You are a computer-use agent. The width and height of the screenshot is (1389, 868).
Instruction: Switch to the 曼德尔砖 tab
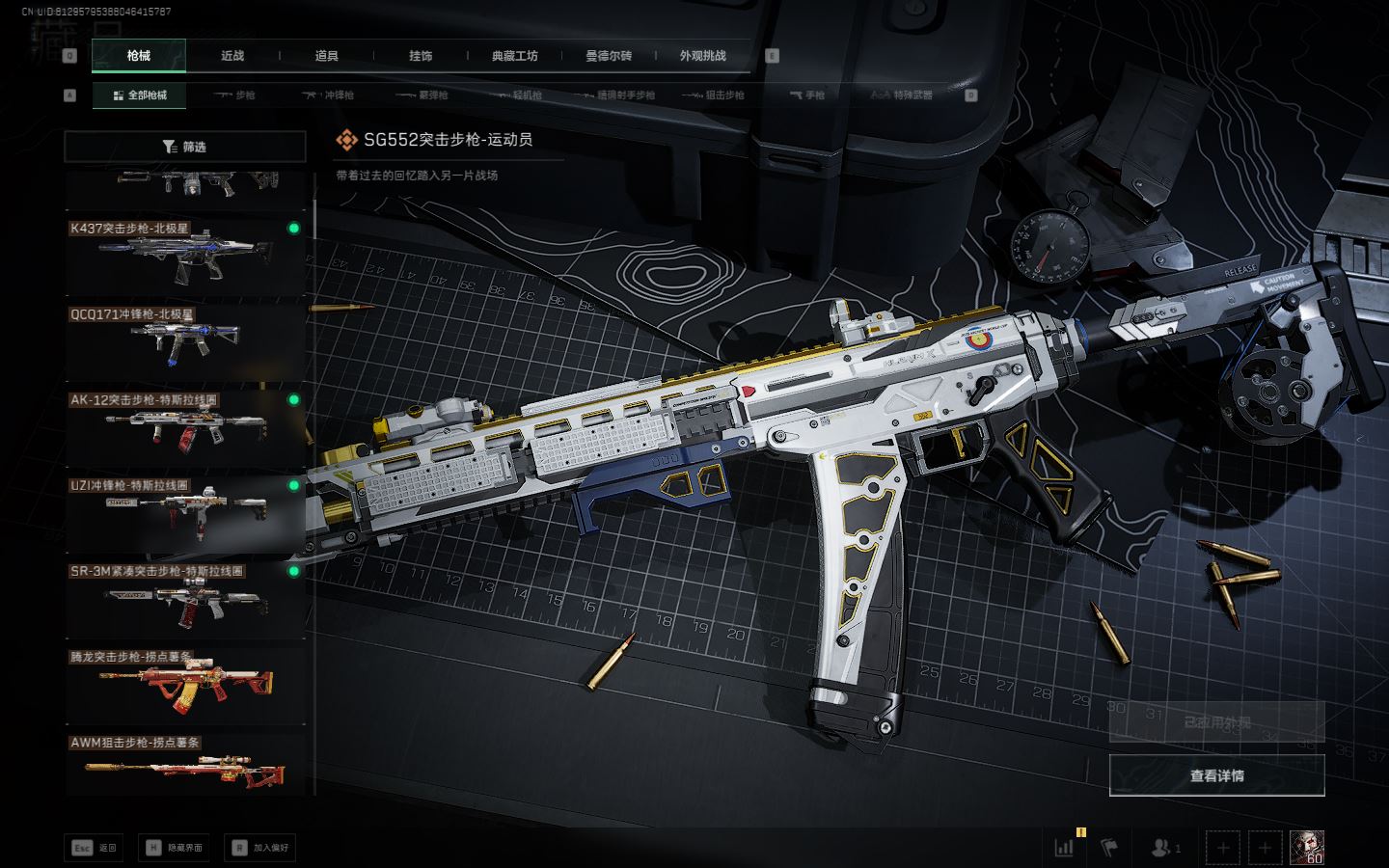point(609,56)
